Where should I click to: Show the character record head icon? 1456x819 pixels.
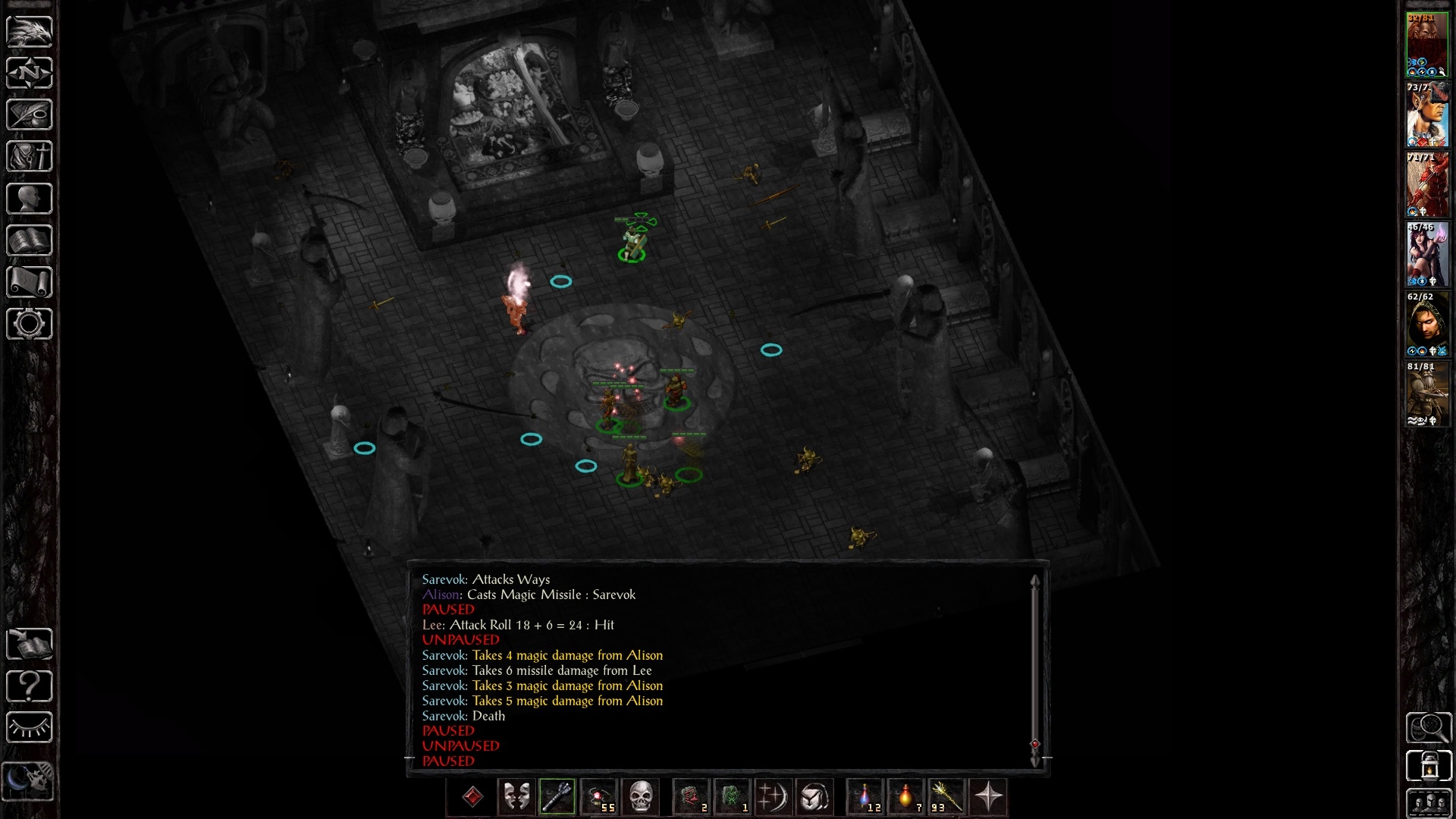30,199
